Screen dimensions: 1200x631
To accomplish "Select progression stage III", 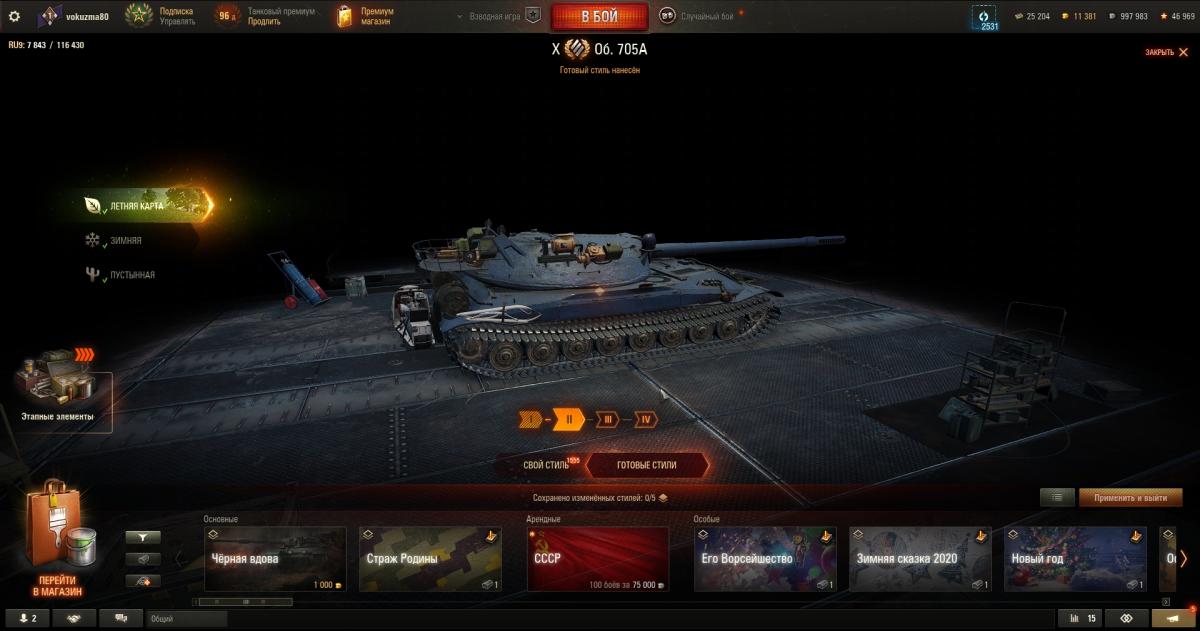I will point(606,420).
